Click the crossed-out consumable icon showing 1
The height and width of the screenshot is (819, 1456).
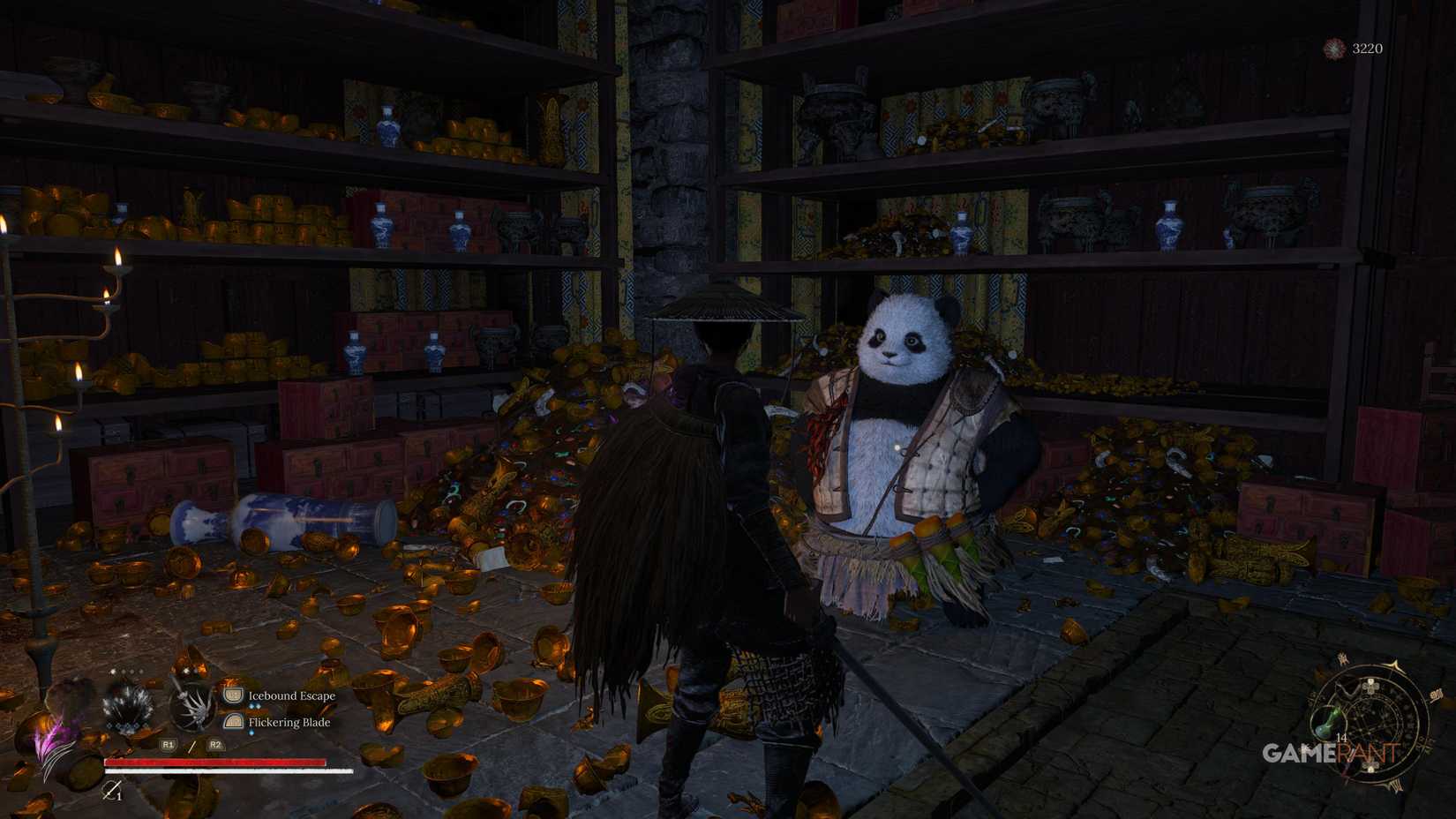point(113,791)
